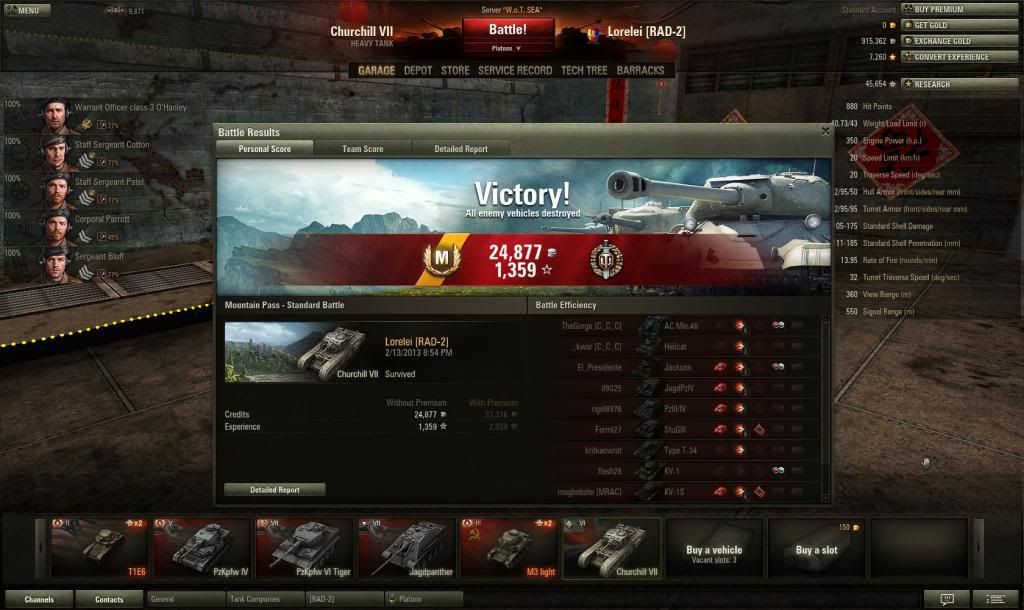
Task: Click the Detailed Report button below the stats
Action: (274, 490)
